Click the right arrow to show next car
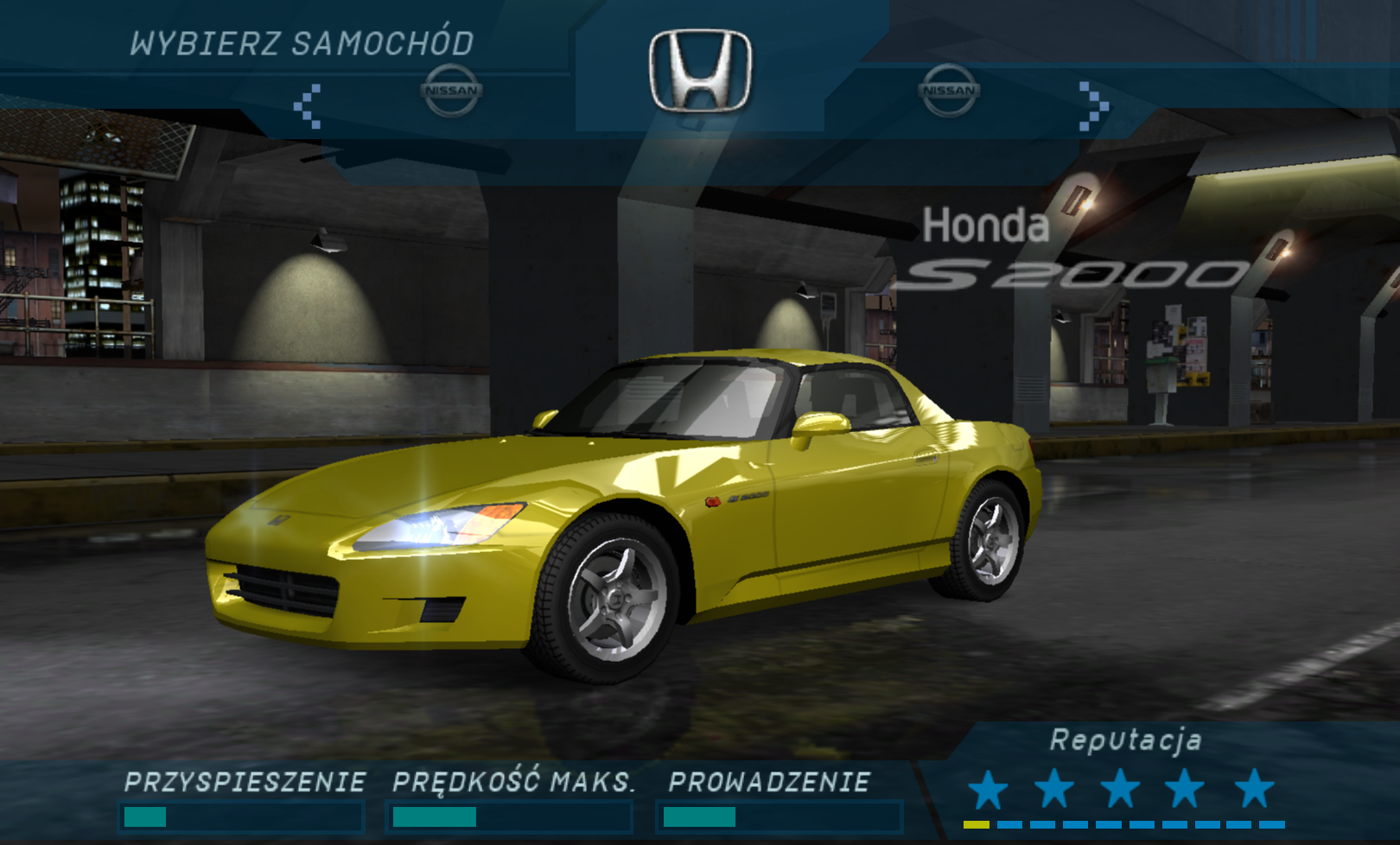Screen dimensions: 1400x845 (1093, 106)
